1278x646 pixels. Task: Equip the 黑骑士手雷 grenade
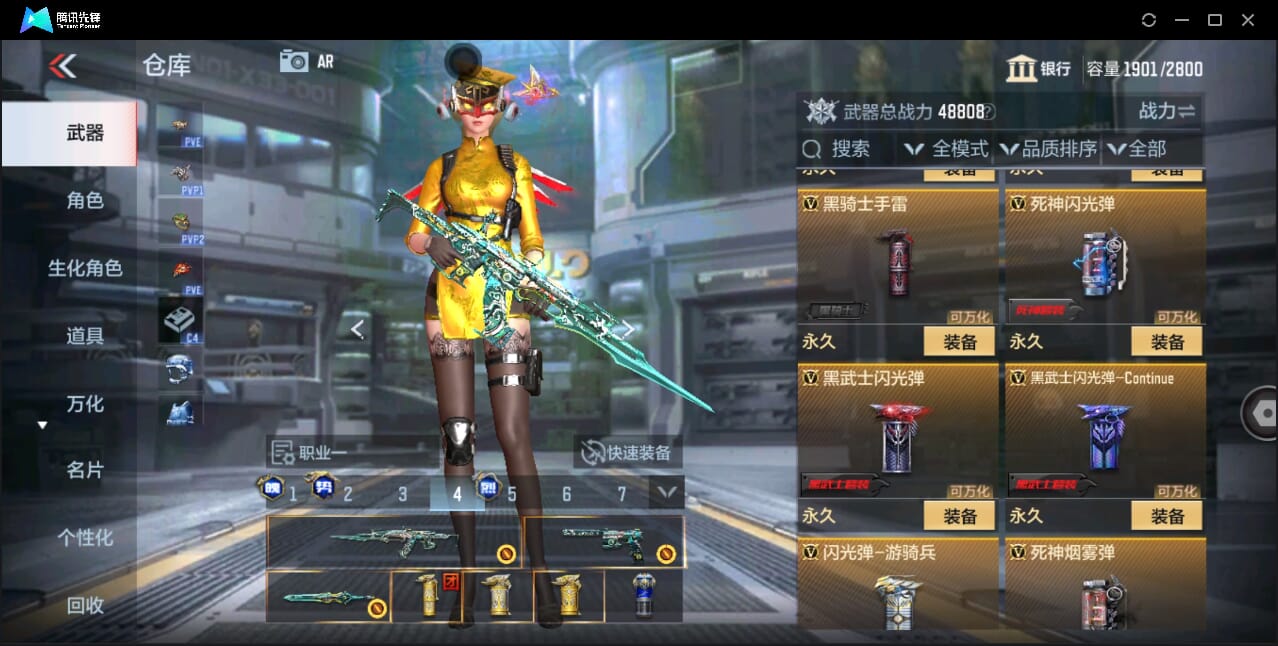(x=959, y=342)
